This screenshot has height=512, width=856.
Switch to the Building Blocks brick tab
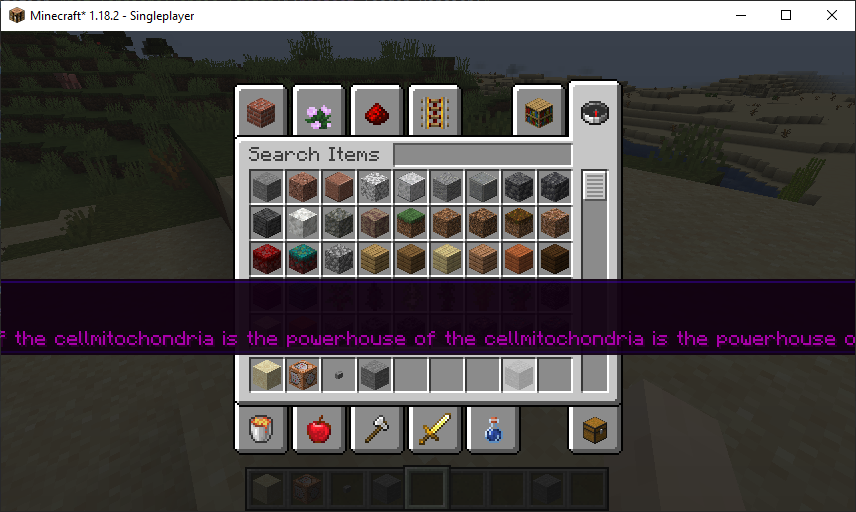(x=262, y=110)
